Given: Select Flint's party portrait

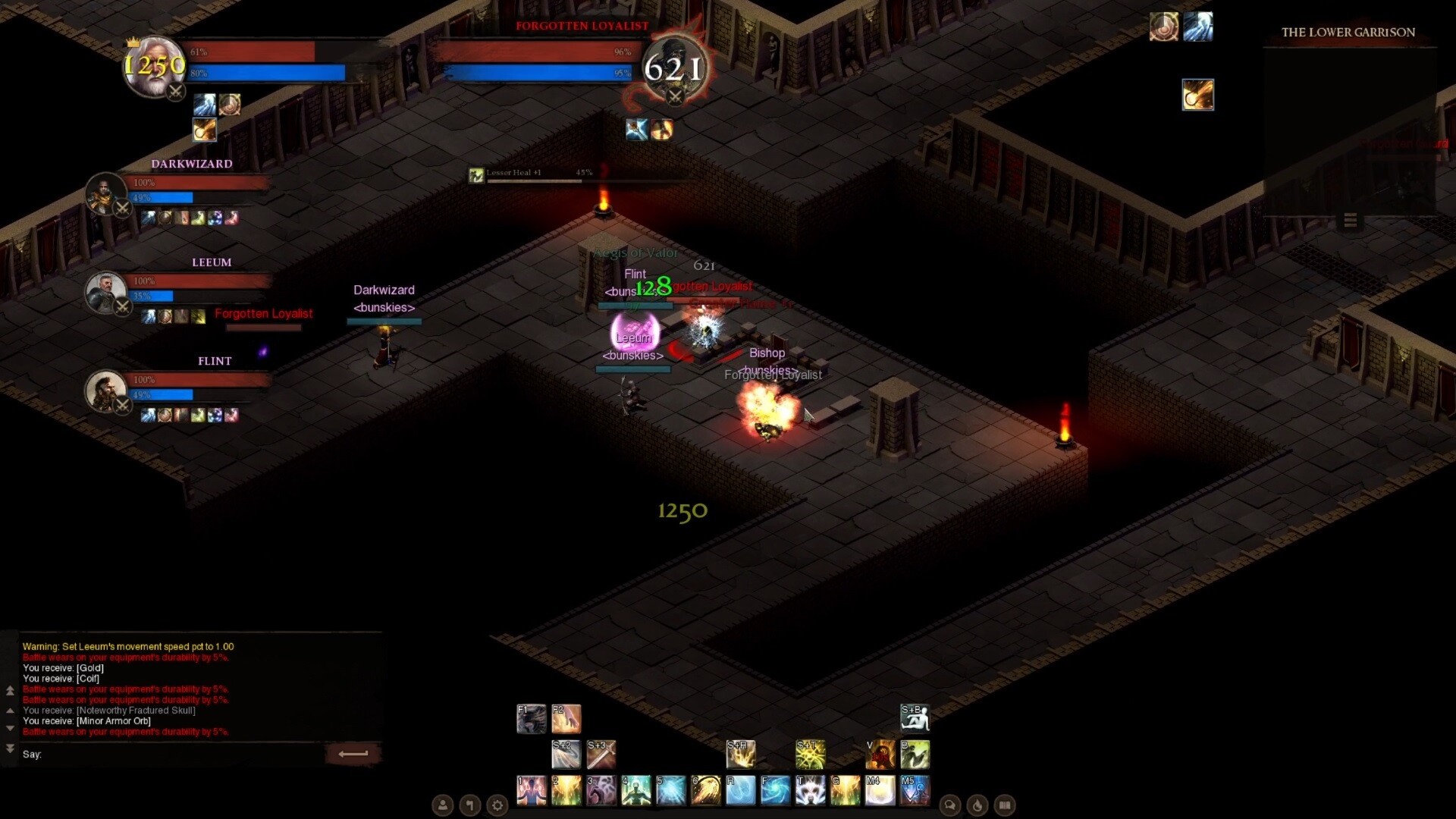Looking at the screenshot, I should click(105, 391).
